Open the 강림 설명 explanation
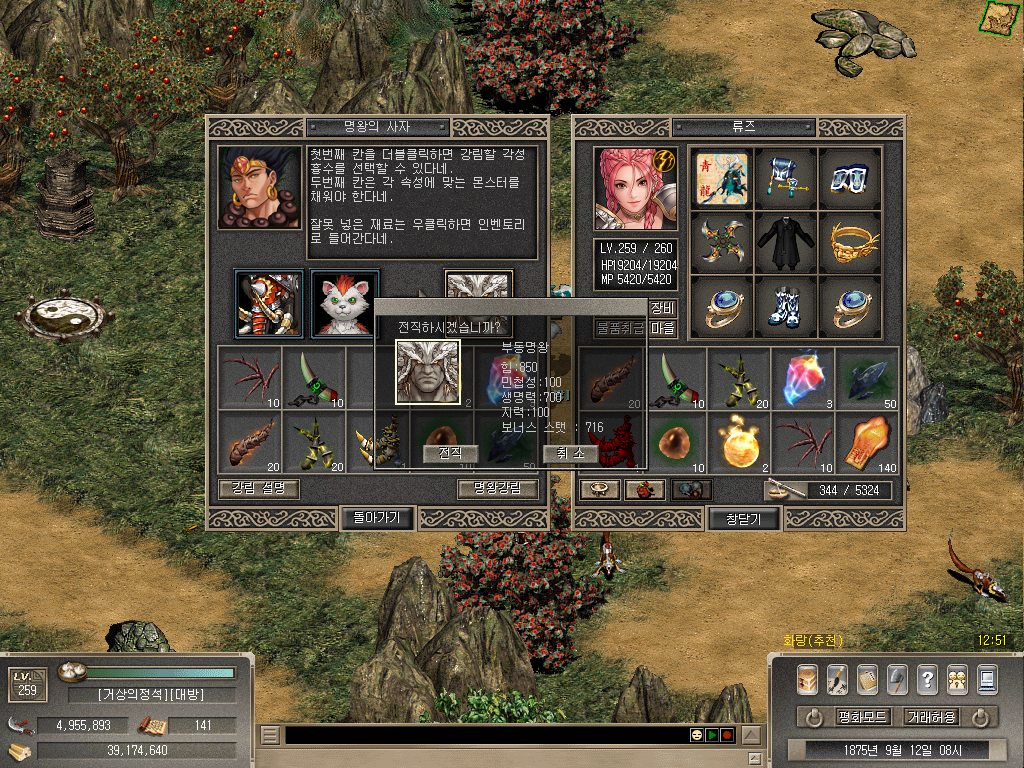 click(x=258, y=489)
